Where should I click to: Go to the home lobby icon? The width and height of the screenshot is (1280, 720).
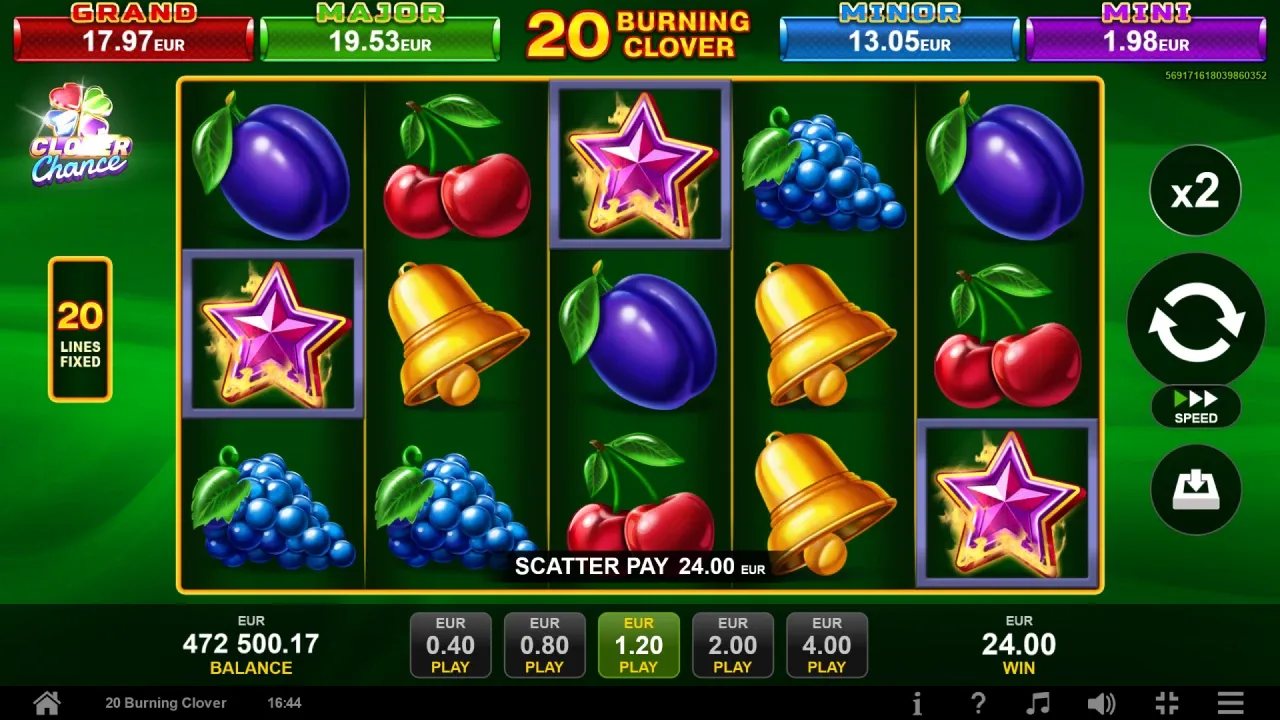point(47,703)
